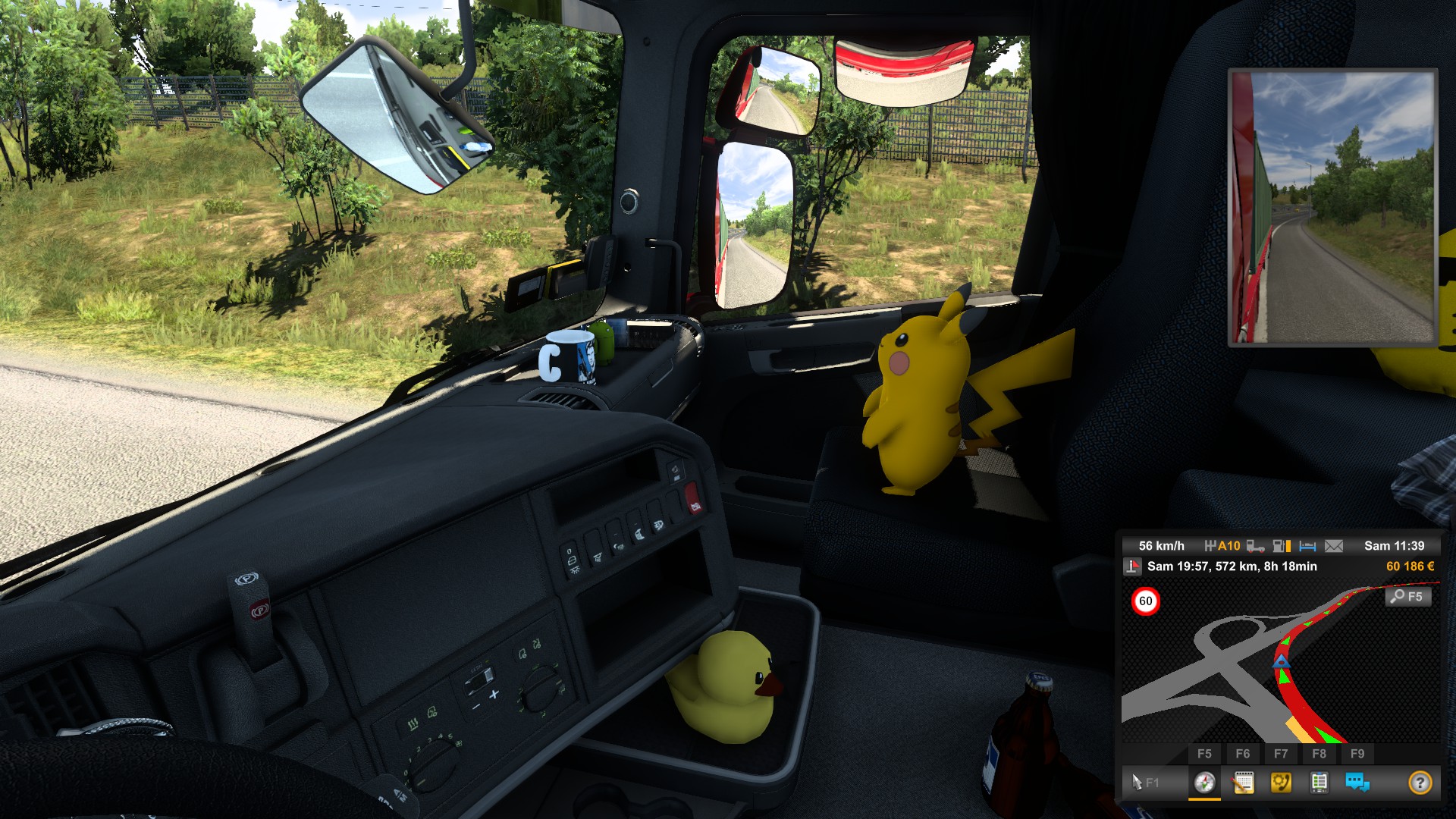Screen dimensions: 1456x819
Task: Click the destination flag icon
Action: coord(1132,566)
